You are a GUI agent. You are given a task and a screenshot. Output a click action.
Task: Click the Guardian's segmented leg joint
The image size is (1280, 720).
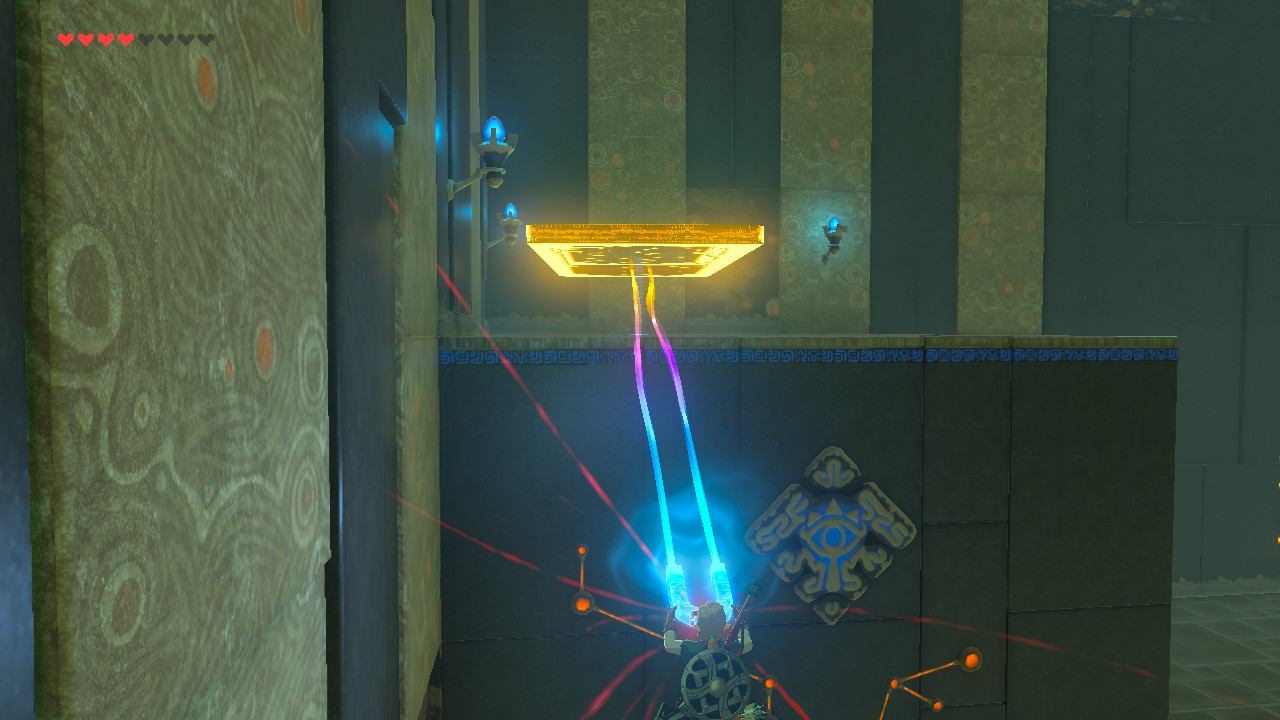[x=583, y=605]
